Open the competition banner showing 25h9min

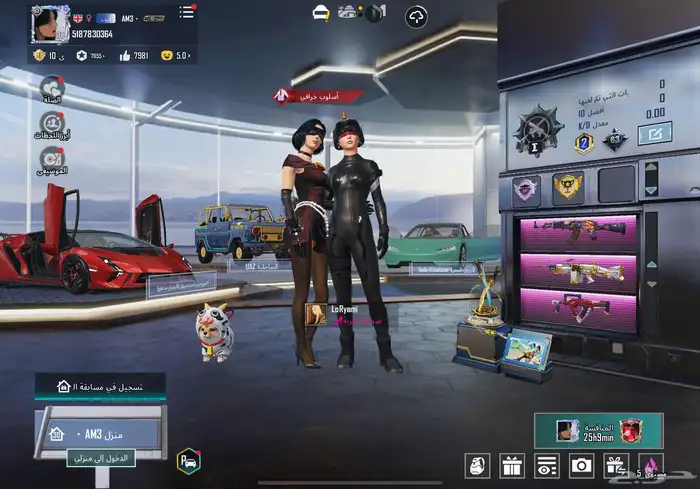tap(598, 430)
